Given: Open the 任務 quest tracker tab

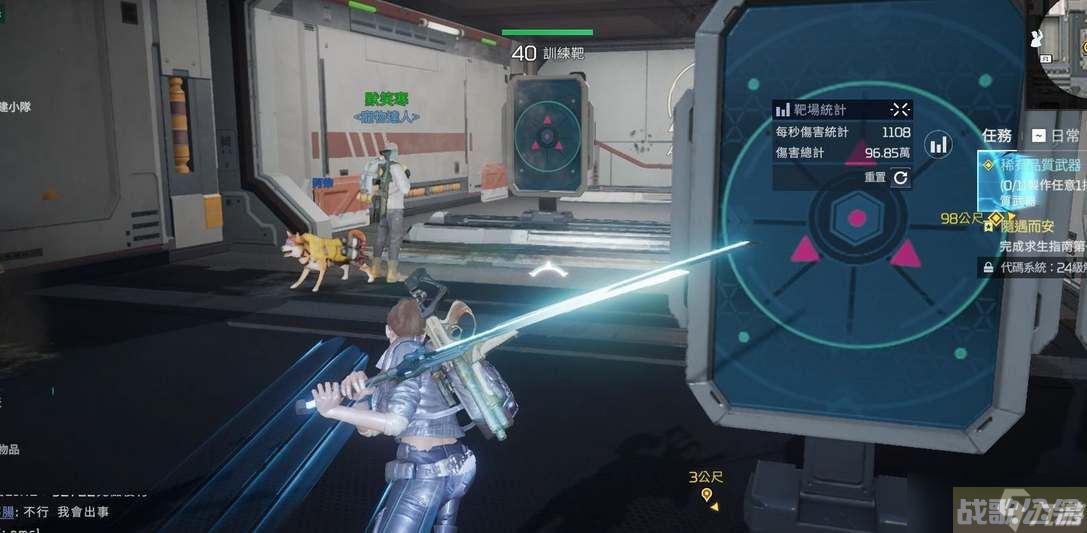Looking at the screenshot, I should pos(997,135).
